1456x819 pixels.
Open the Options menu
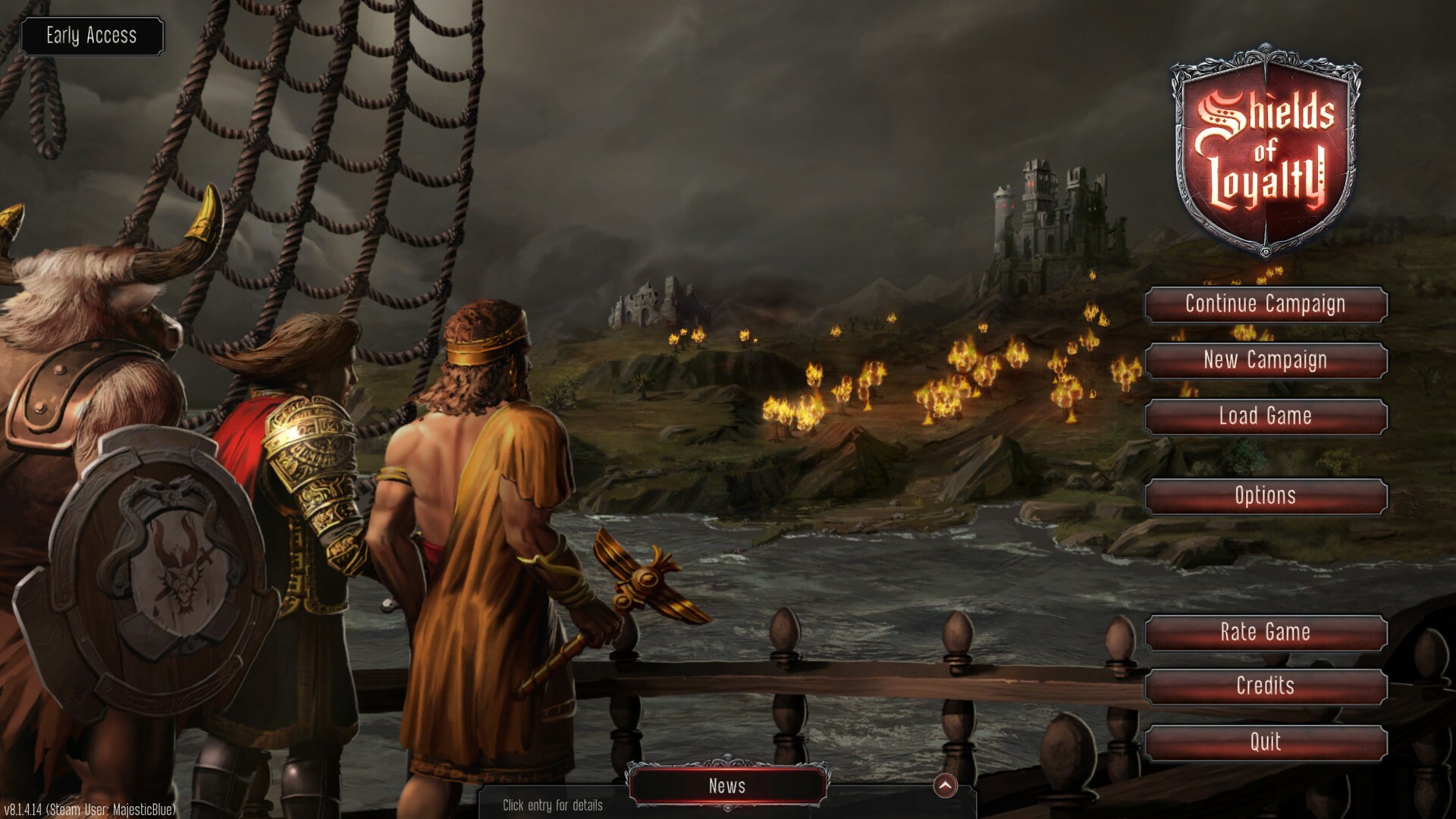coord(1265,496)
